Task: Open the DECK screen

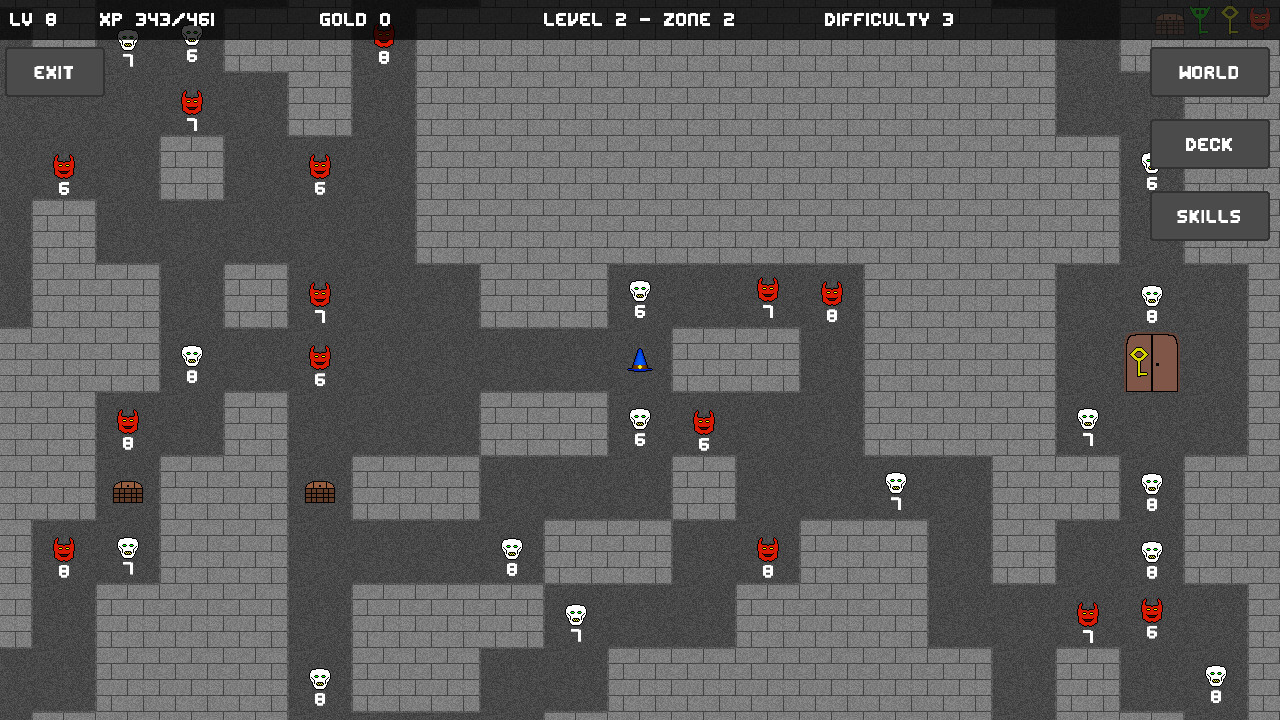Action: point(1209,144)
